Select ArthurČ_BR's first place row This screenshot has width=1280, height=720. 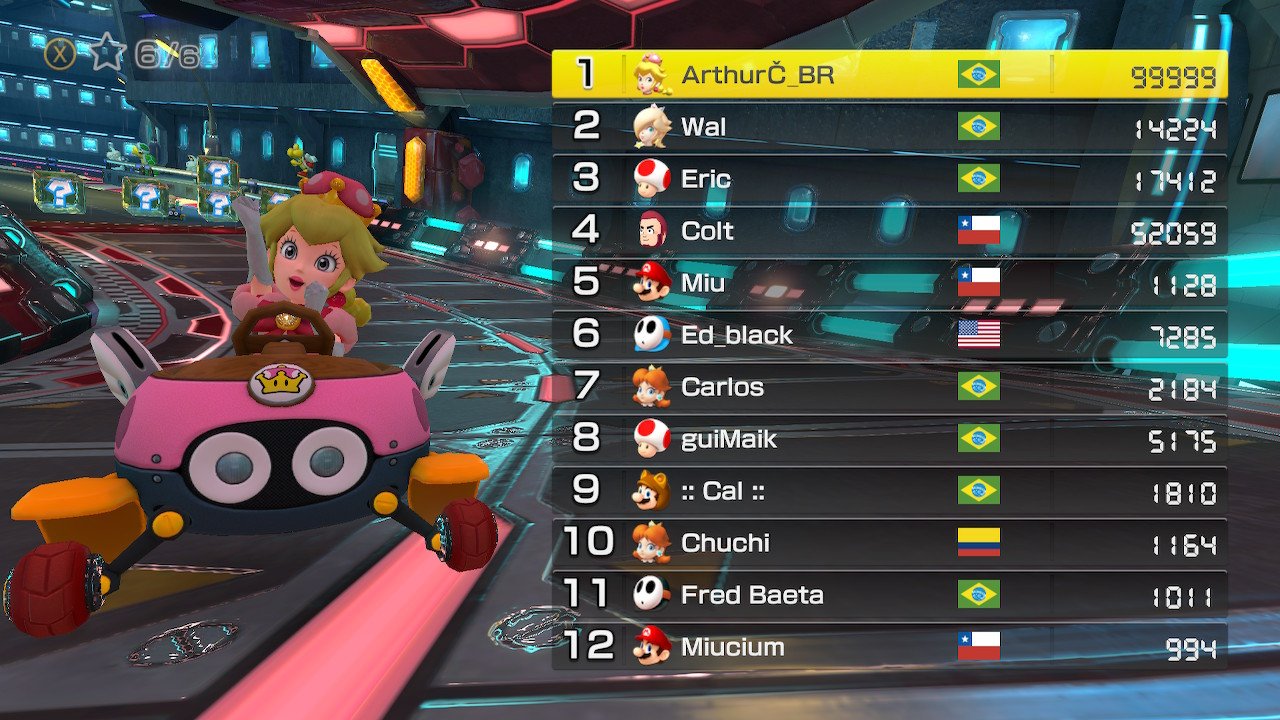click(889, 75)
